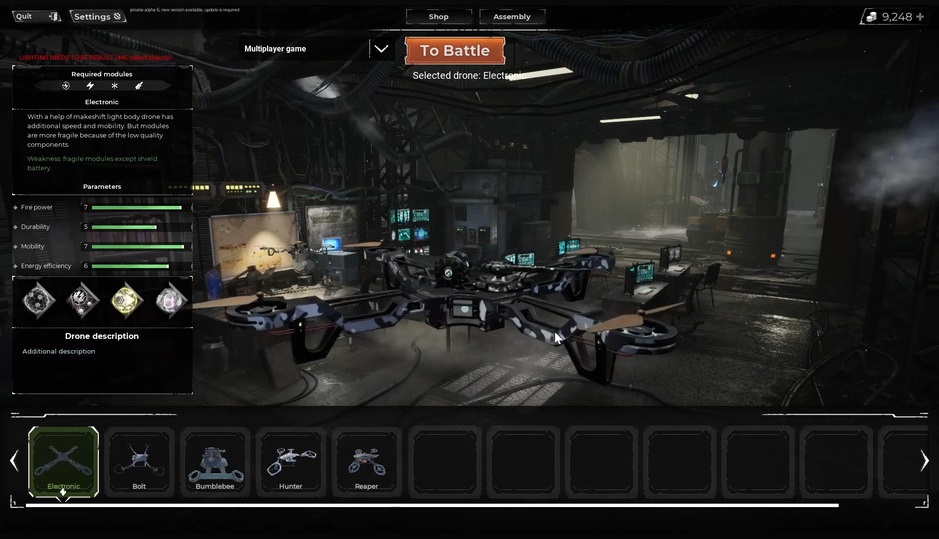Choose the Reaper drone
The width and height of the screenshot is (939, 539).
tap(367, 461)
